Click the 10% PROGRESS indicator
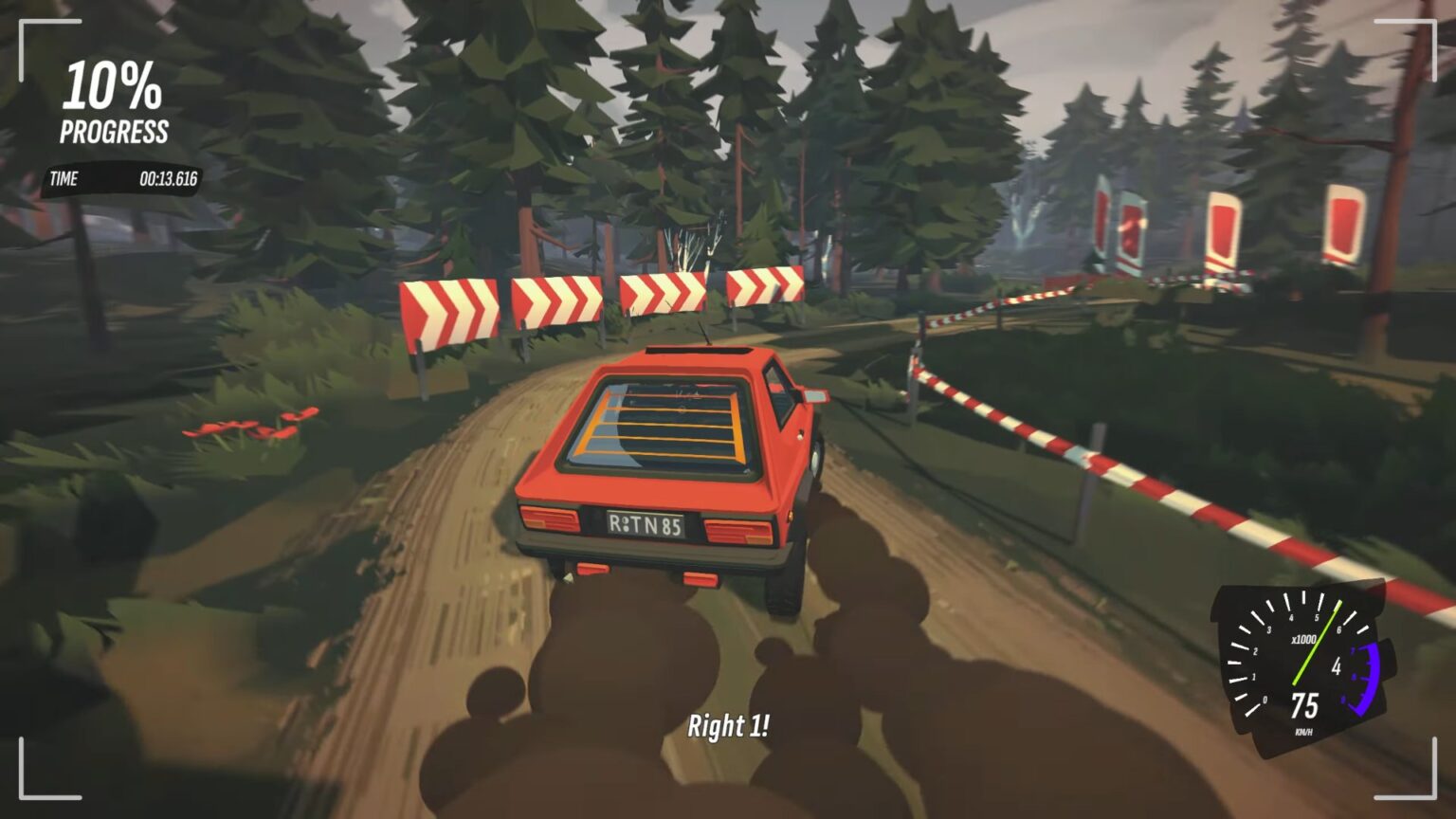Viewport: 1456px width, 819px height. (x=114, y=100)
